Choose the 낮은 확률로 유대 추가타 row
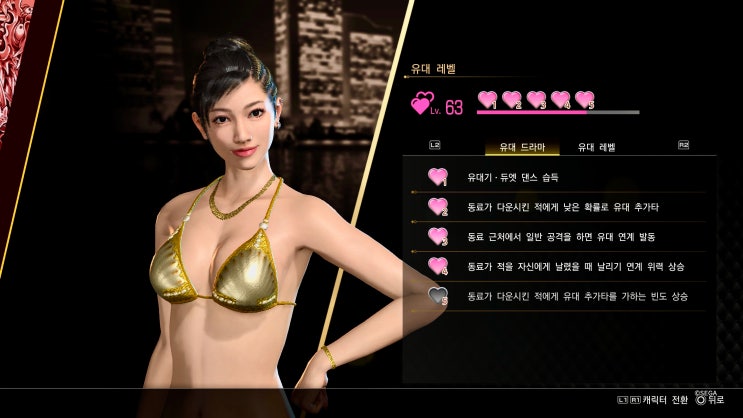Screen dimensions: 743x418 (x=560, y=207)
